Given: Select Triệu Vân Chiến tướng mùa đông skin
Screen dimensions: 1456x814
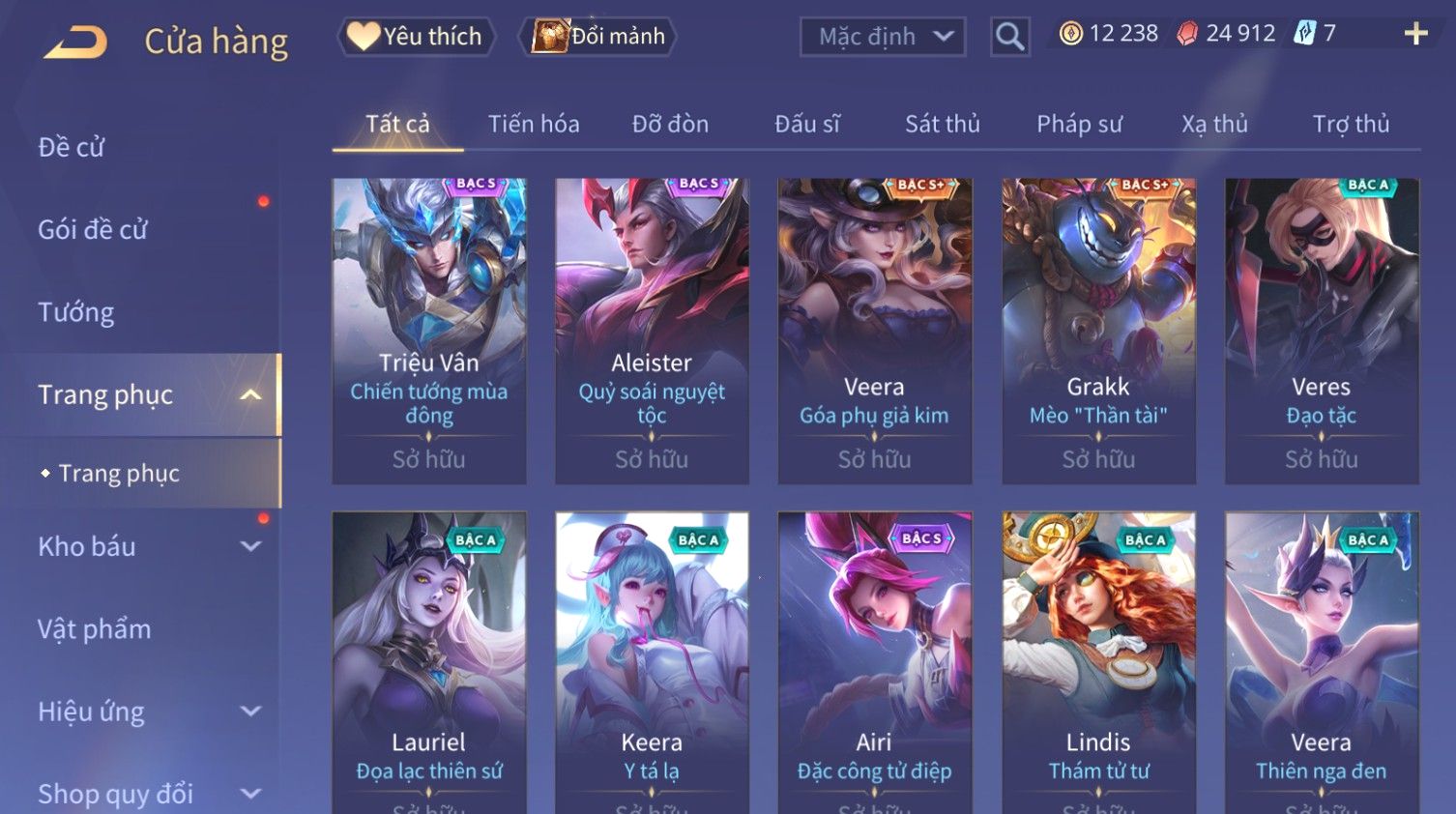Looking at the screenshot, I should [429, 331].
